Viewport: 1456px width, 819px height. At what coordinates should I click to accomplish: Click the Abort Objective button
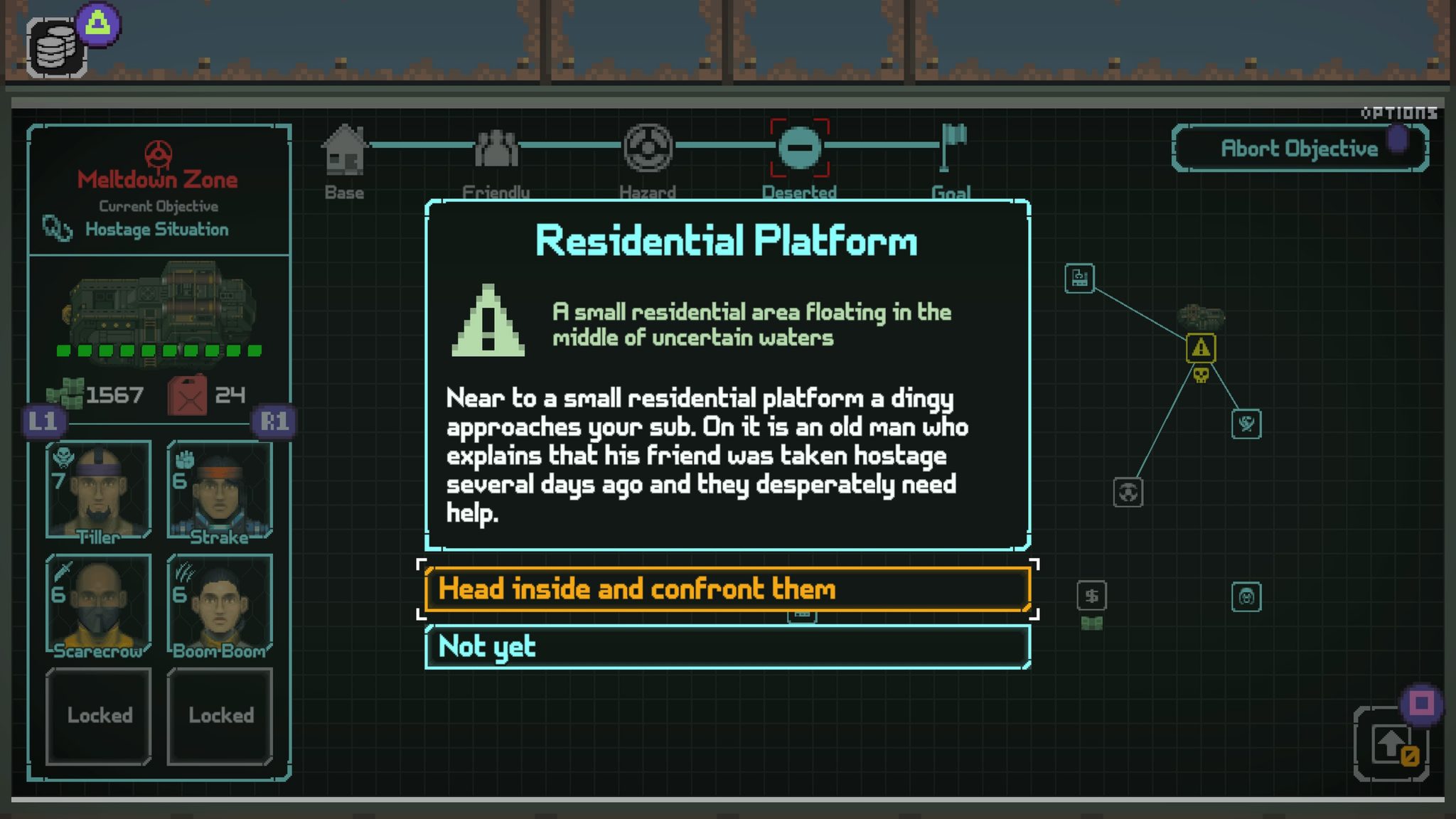(1299, 148)
